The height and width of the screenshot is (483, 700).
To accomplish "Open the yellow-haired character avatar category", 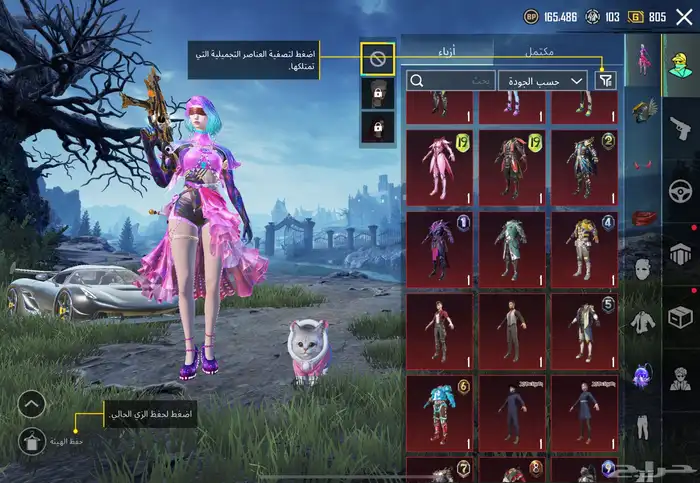I will click(x=681, y=62).
